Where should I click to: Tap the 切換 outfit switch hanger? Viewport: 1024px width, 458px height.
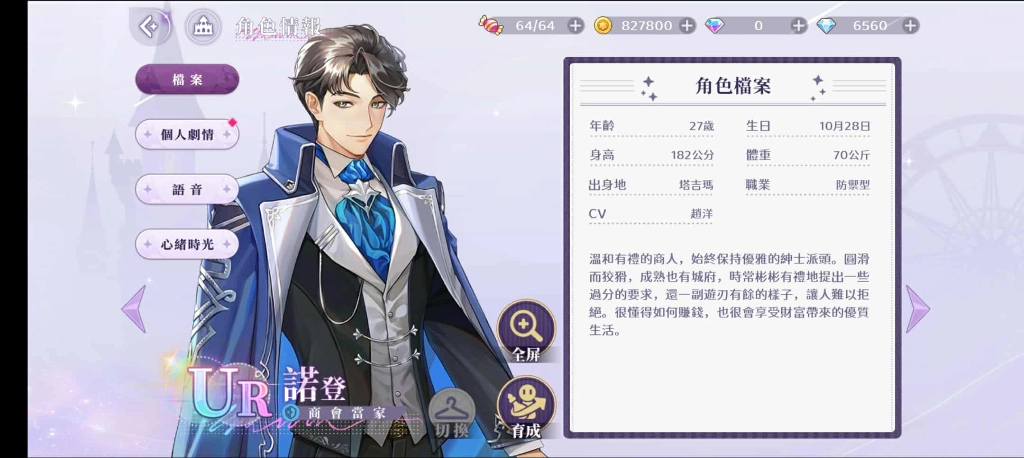click(x=452, y=412)
